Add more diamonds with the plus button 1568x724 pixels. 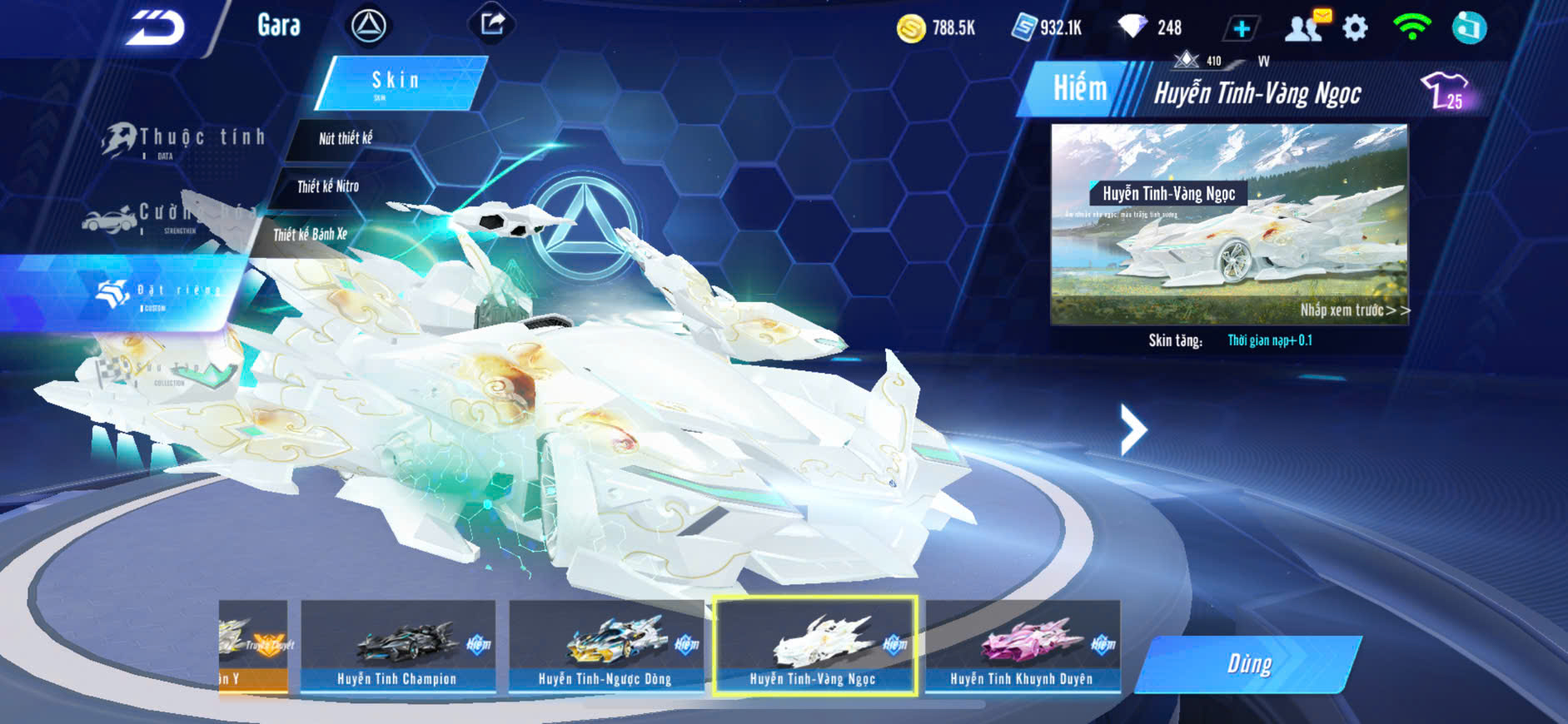[x=1241, y=29]
